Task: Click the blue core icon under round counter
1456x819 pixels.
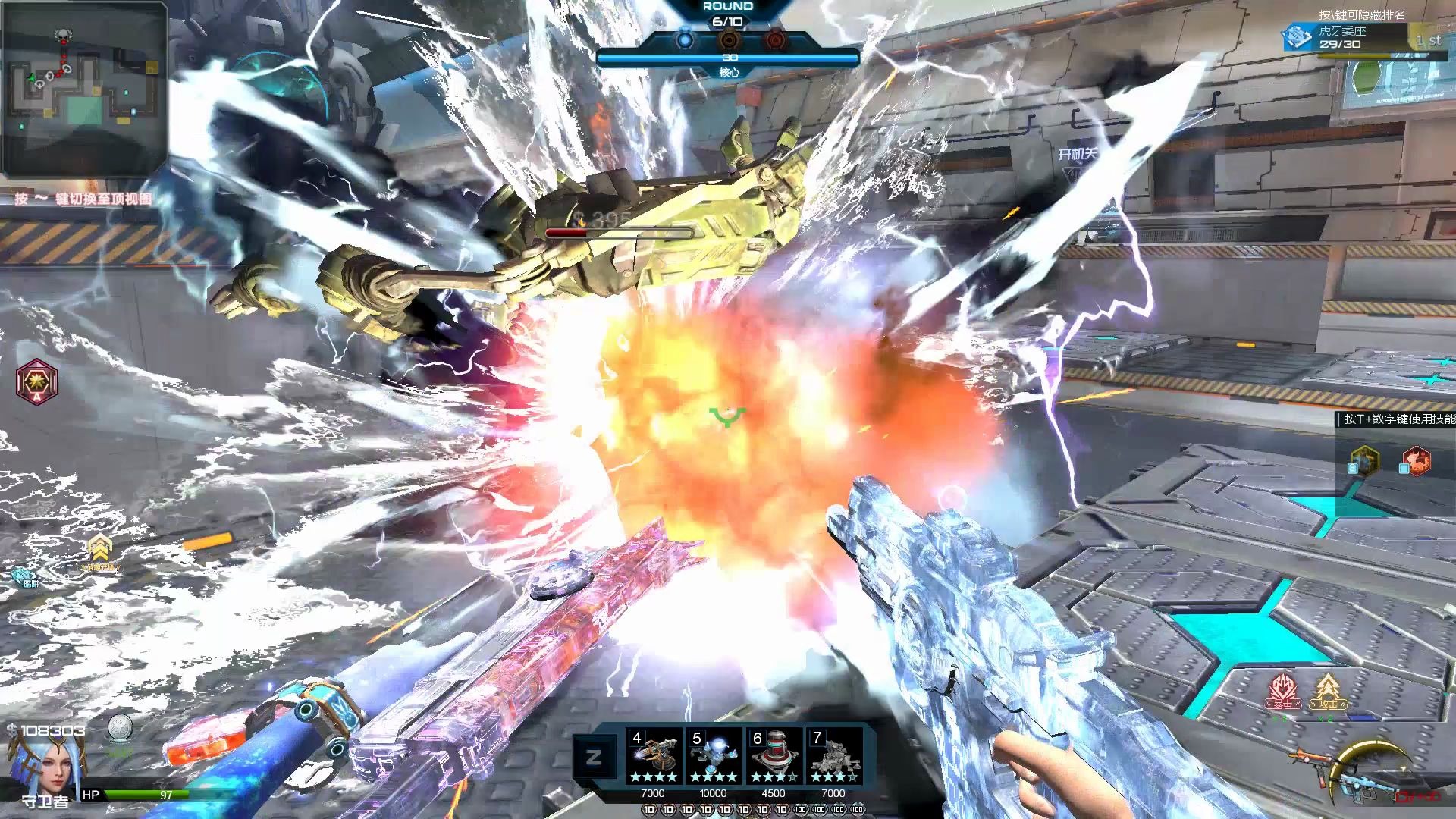Action: (685, 39)
